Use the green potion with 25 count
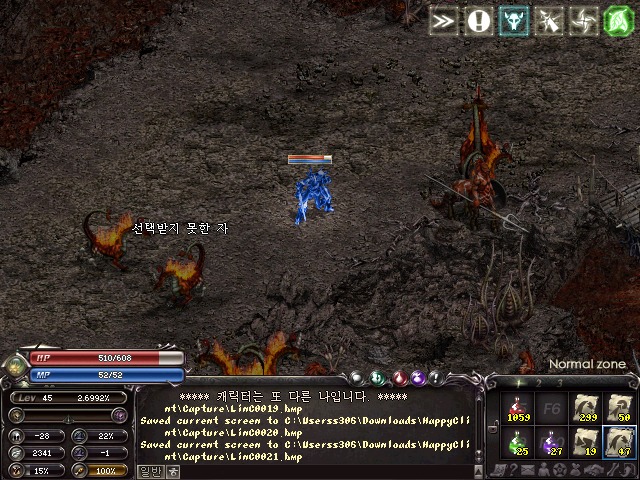This screenshot has height=480, width=640. (519, 442)
